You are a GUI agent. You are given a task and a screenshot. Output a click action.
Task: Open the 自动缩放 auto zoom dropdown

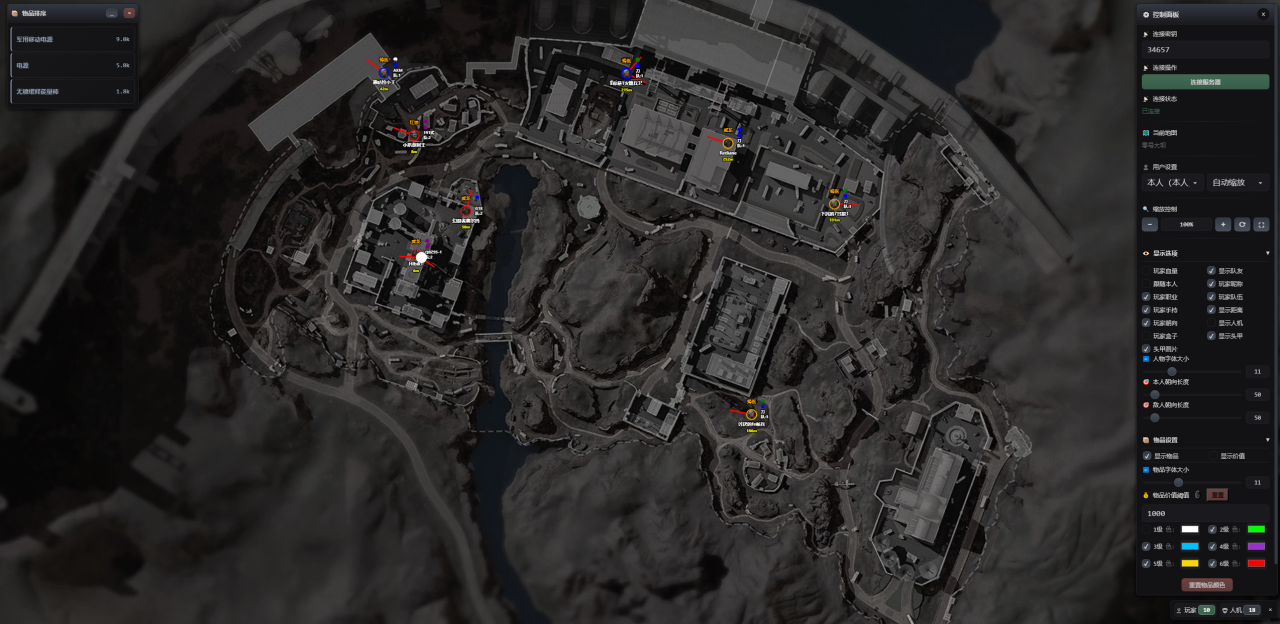pyautogui.click(x=1238, y=183)
